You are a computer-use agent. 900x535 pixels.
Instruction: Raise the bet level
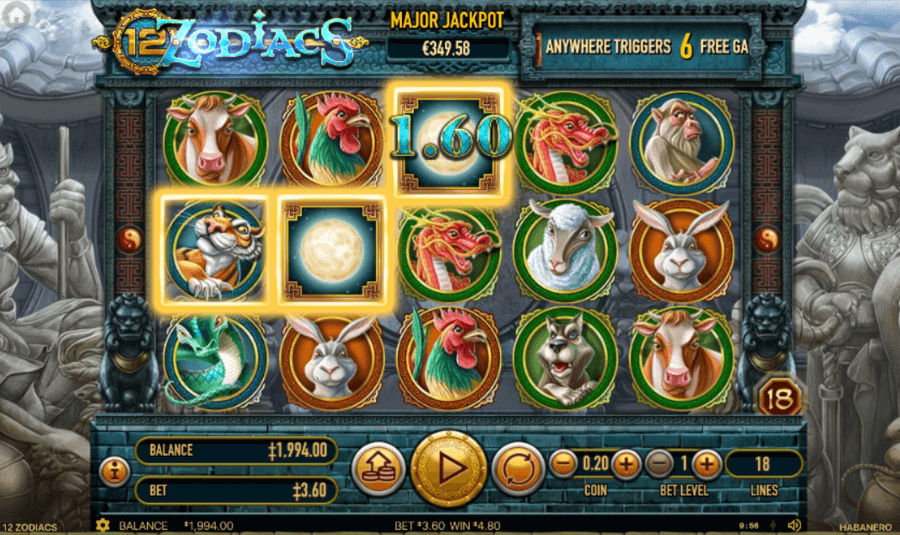pos(706,463)
